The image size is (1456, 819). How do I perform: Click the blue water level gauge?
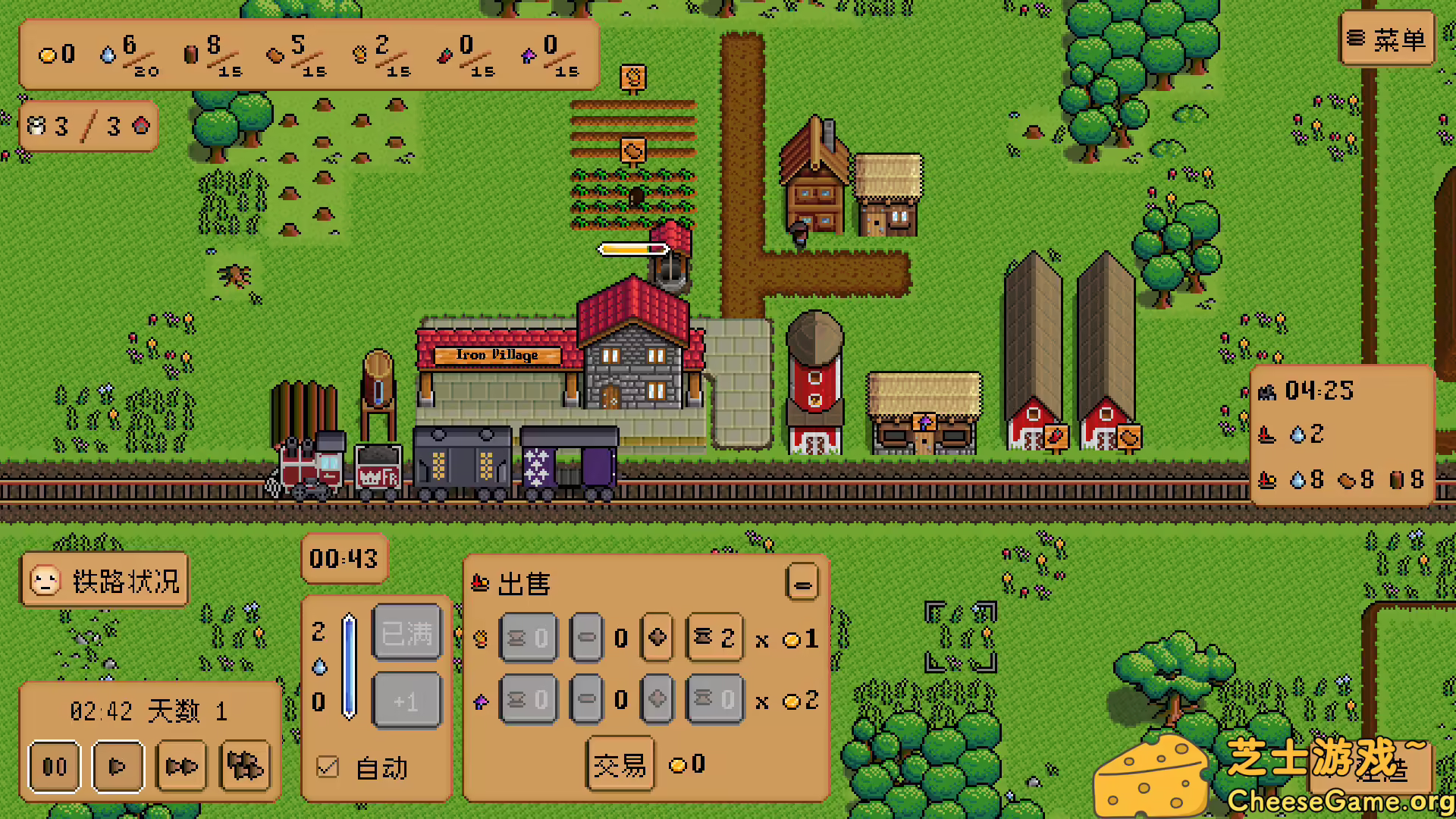(349, 667)
